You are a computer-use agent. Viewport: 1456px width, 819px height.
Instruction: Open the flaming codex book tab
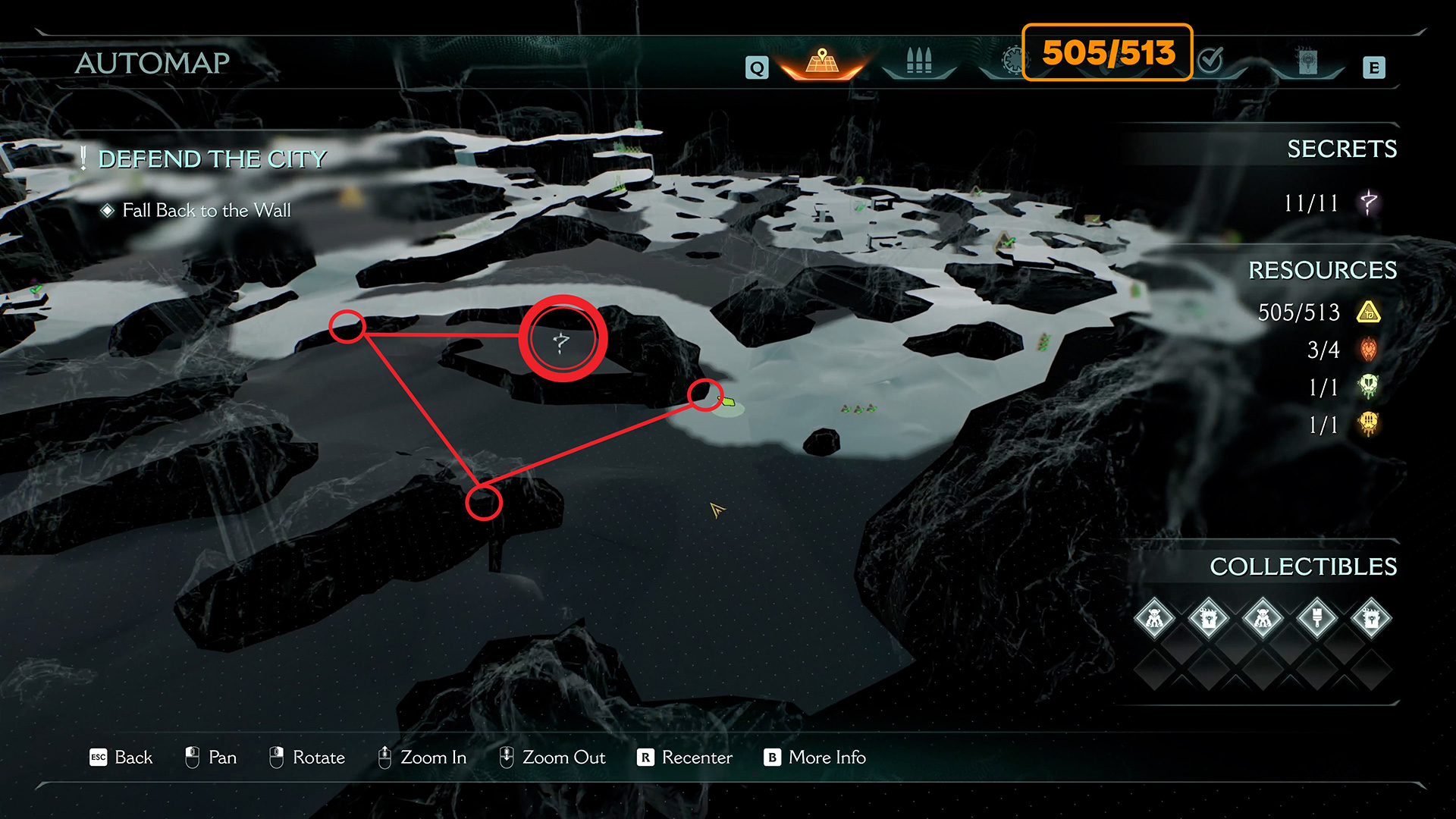tap(1307, 62)
